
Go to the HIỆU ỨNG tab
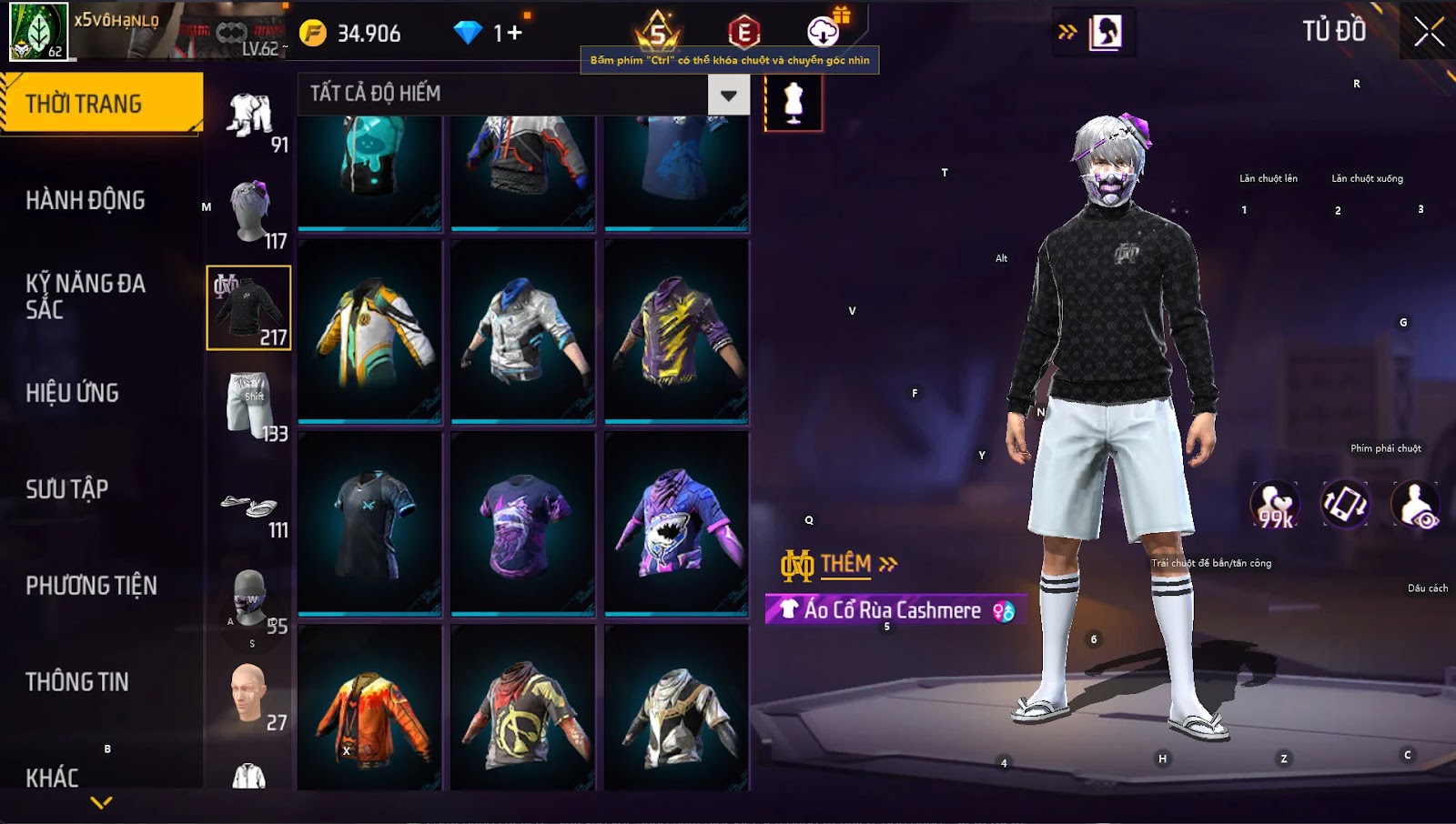point(73,393)
